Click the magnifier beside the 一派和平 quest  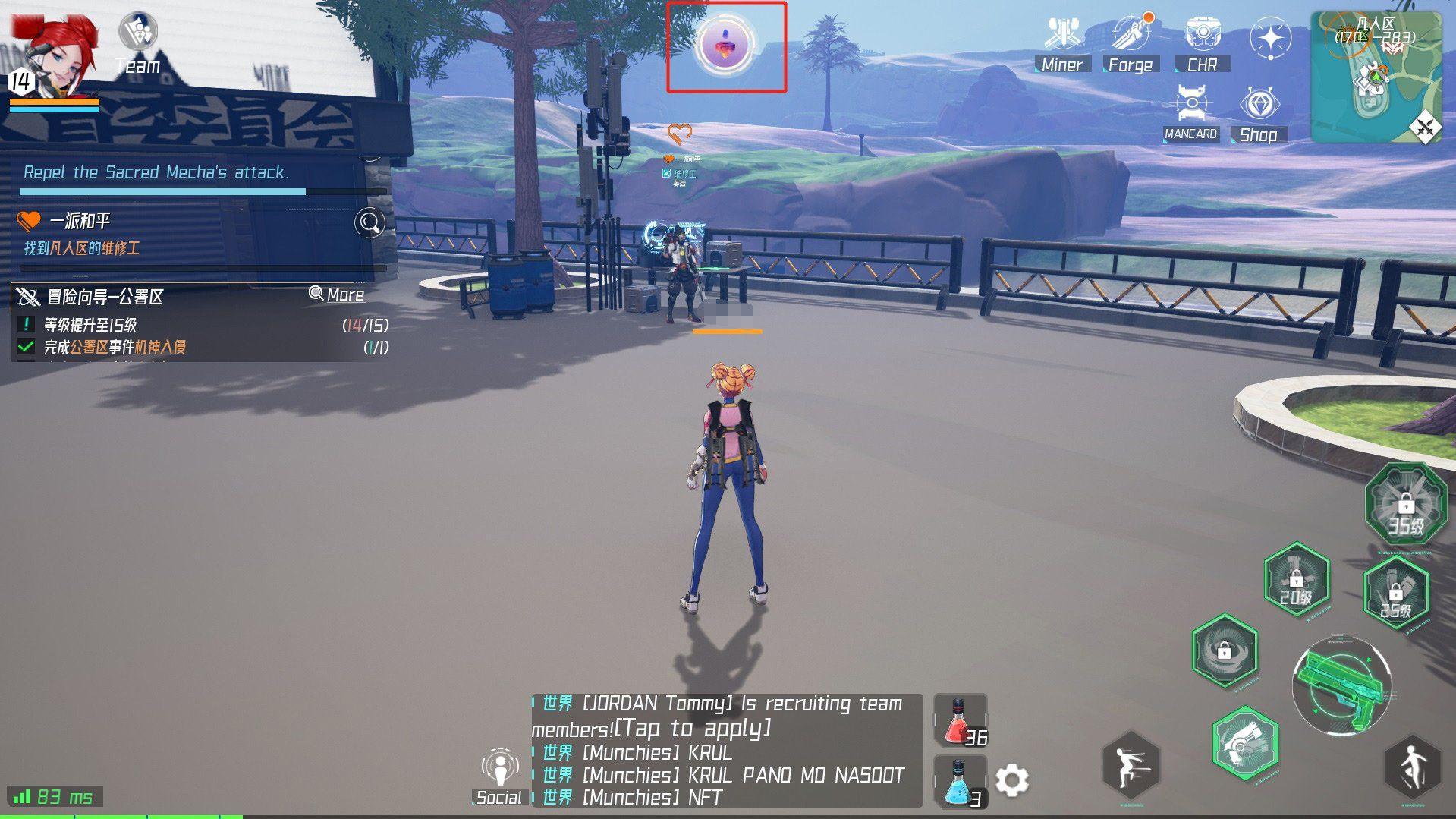coord(370,222)
